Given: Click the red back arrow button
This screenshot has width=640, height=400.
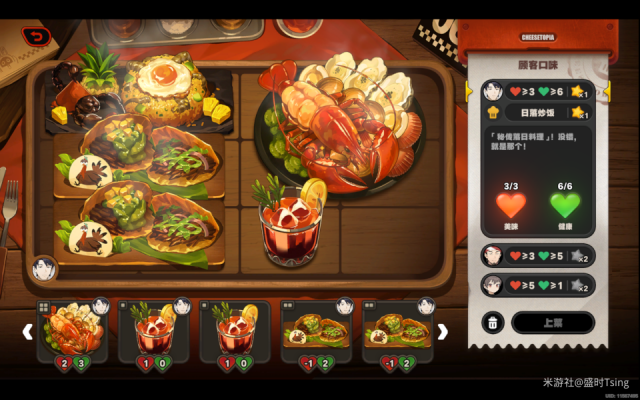Looking at the screenshot, I should click(35, 36).
